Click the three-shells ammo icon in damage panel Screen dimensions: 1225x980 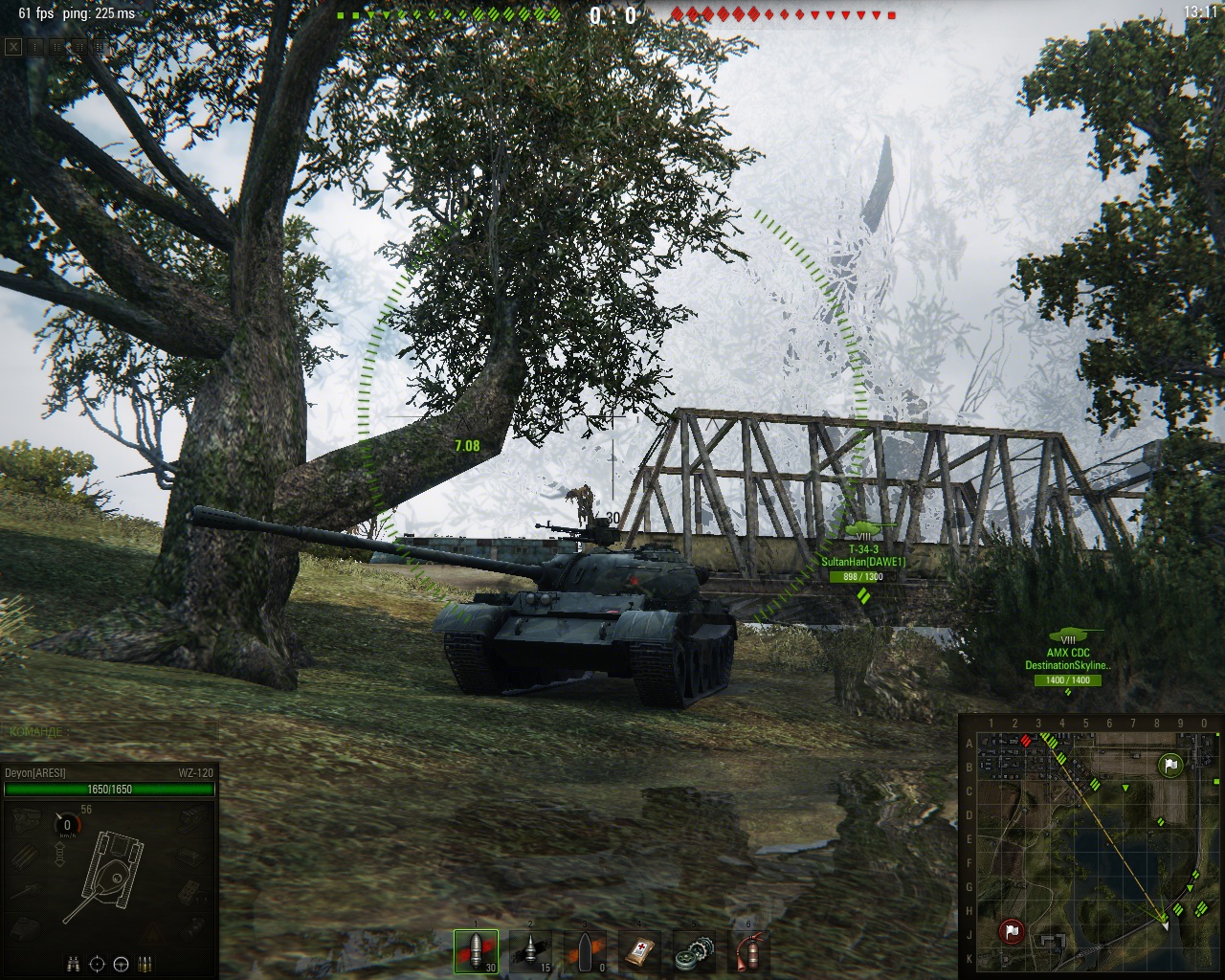point(145,964)
